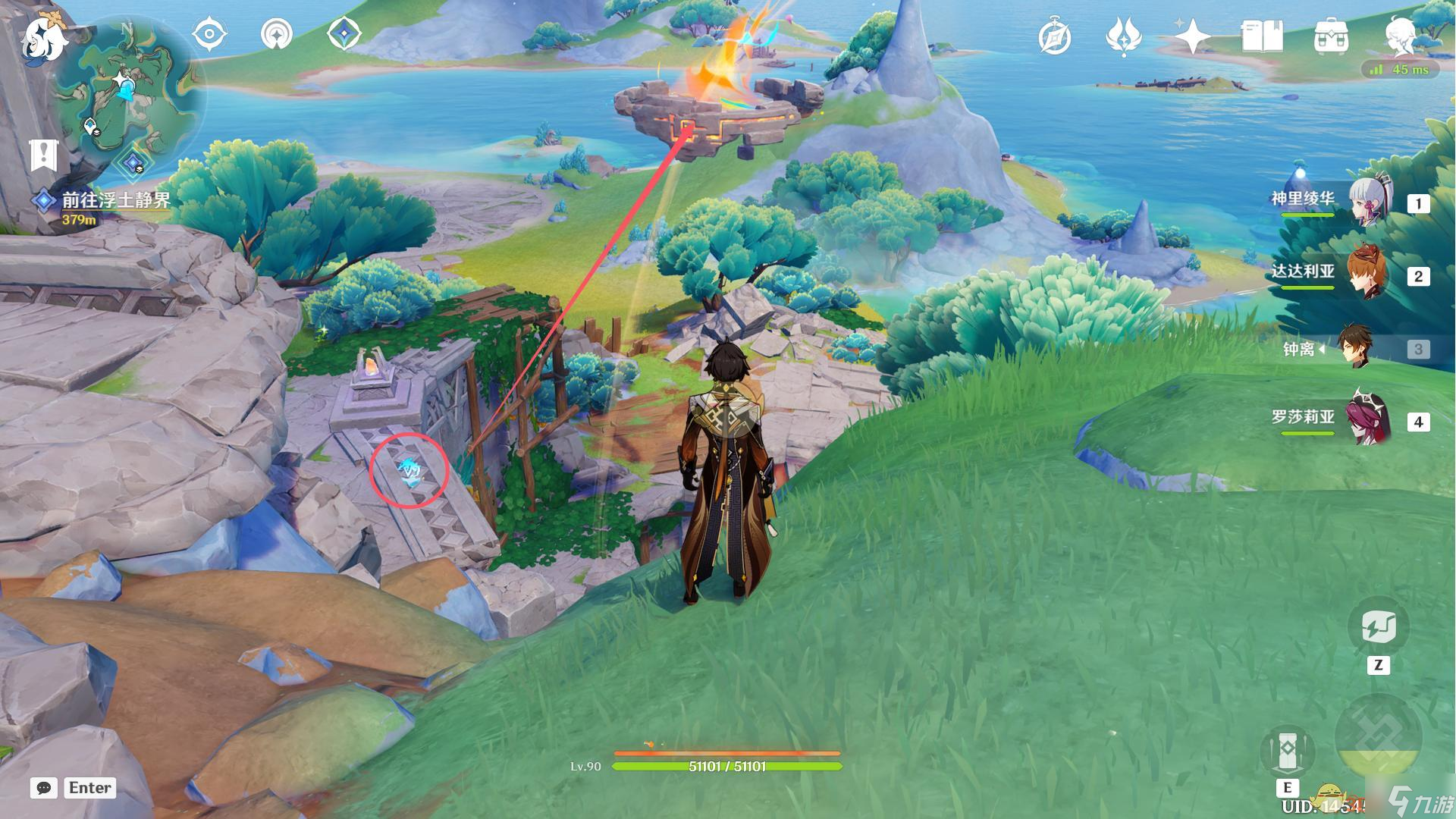
Task: Open the four-point star wish icon
Action: [x=1192, y=36]
